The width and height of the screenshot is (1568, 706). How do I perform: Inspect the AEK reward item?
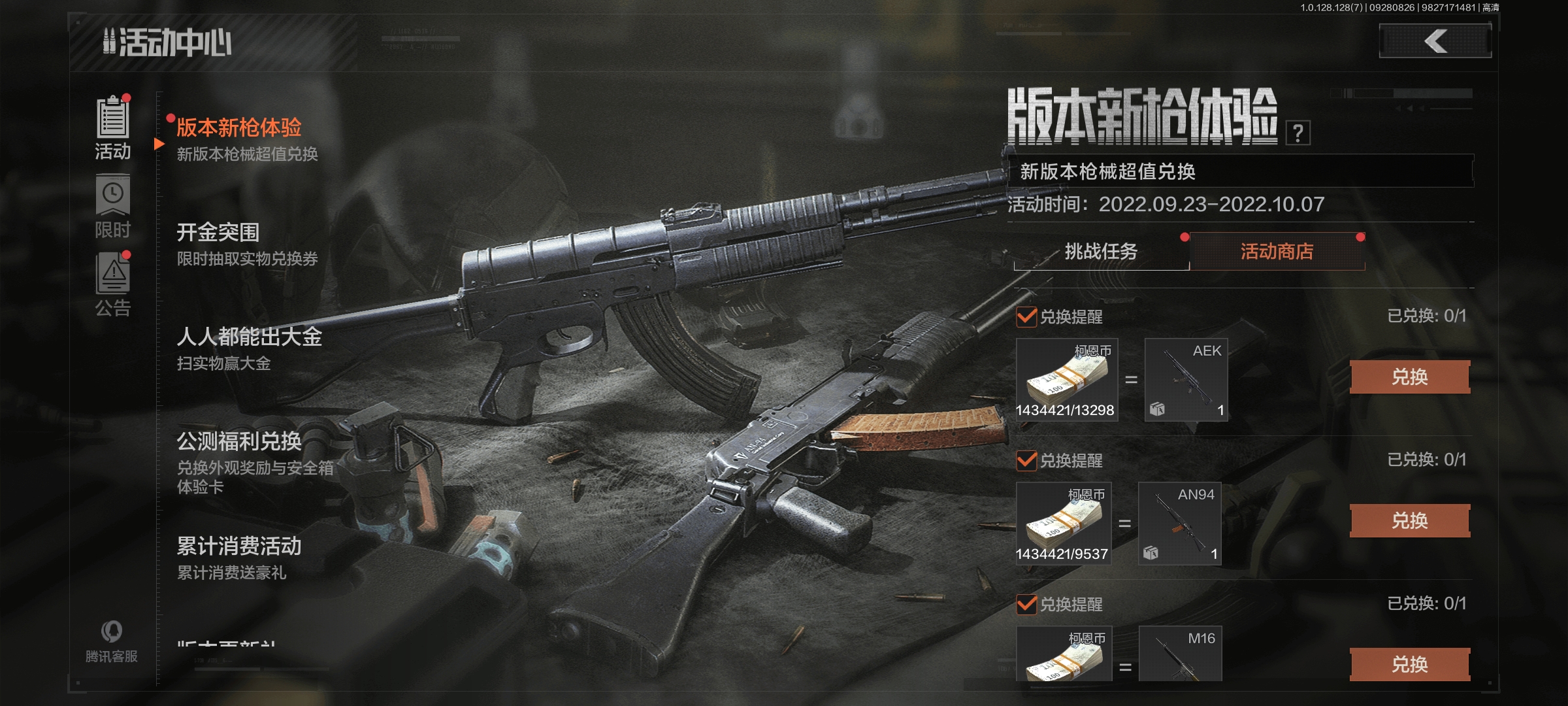click(x=1186, y=380)
